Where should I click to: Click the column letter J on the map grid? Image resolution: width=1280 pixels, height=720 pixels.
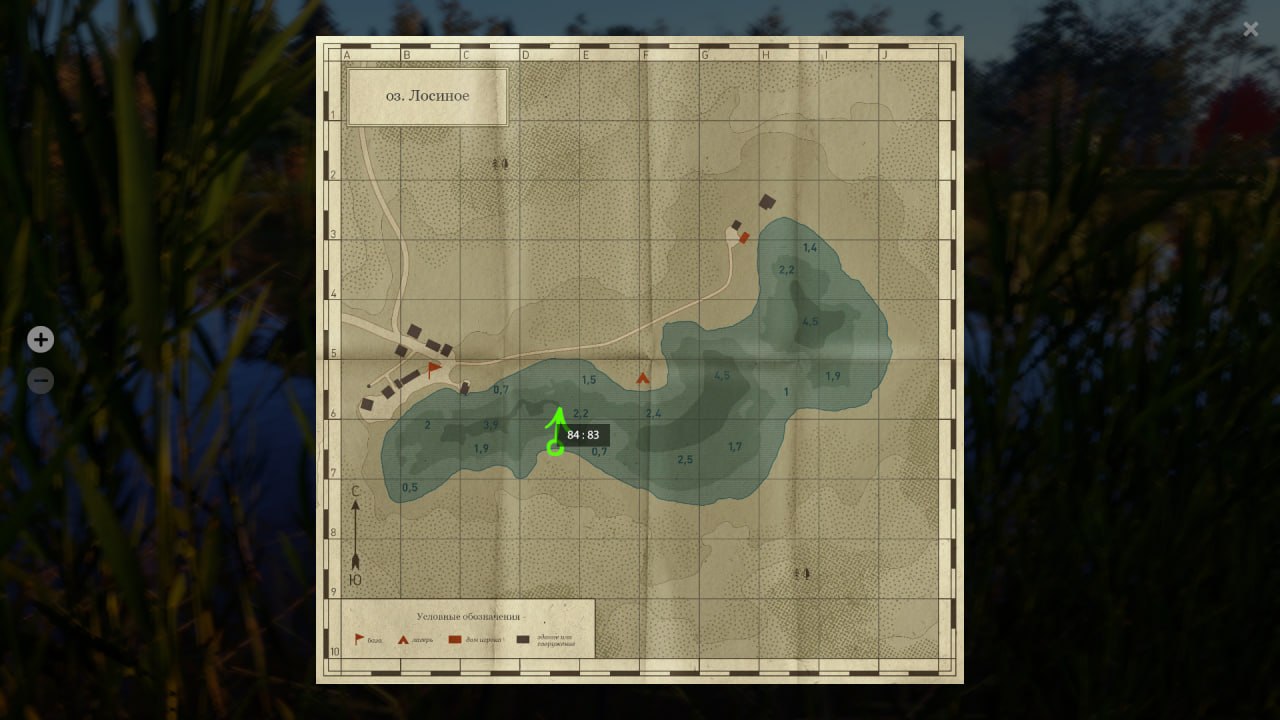point(884,55)
